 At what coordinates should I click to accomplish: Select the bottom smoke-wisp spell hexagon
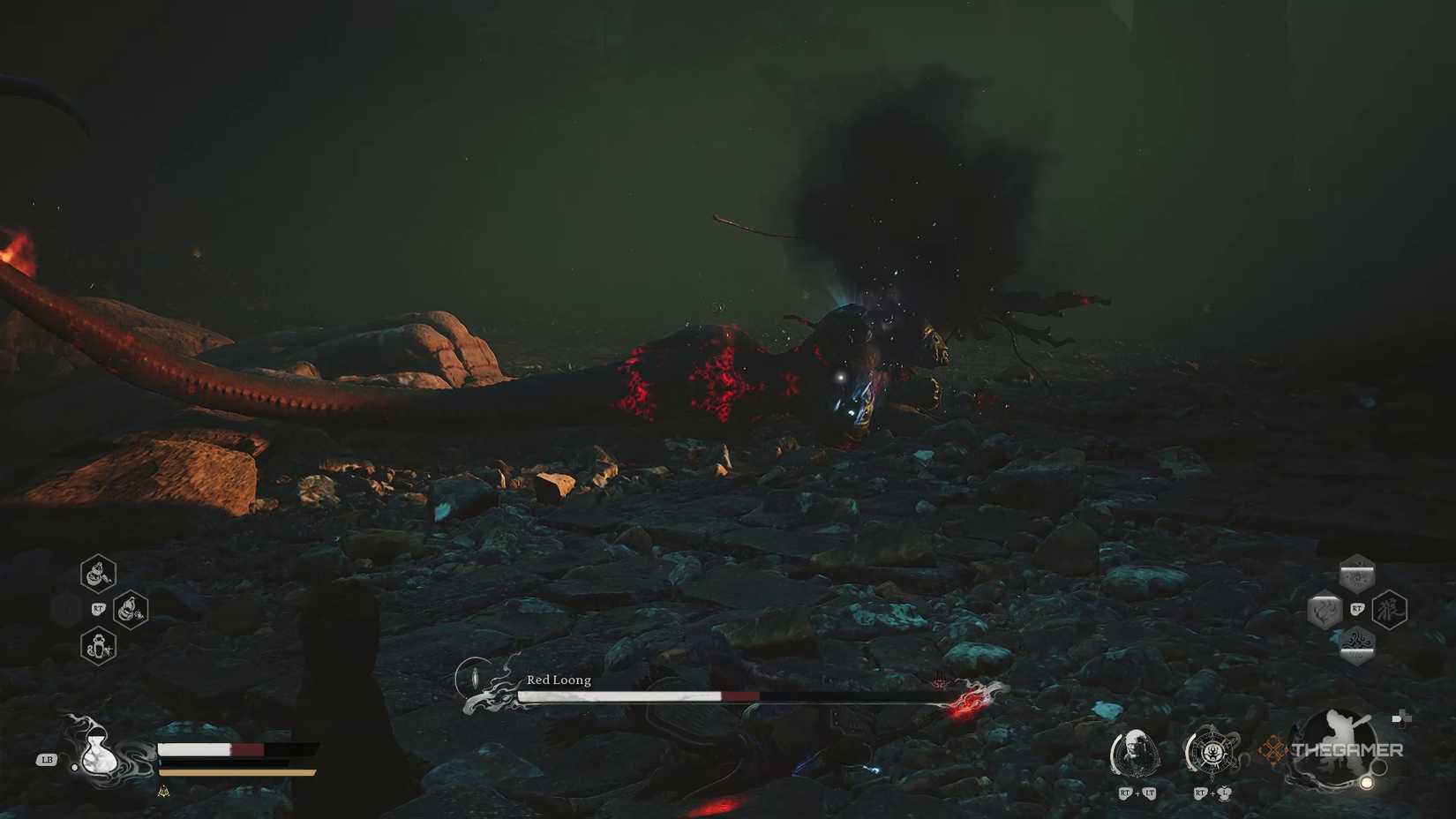click(x=1357, y=644)
